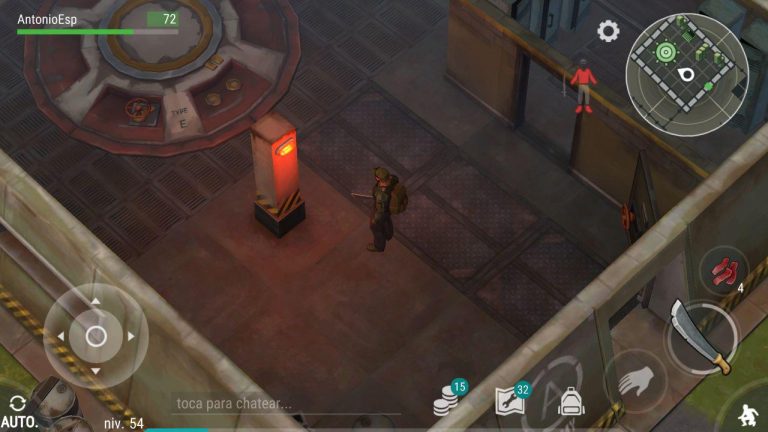Image resolution: width=768 pixels, height=432 pixels.
Task: Open the coins stack icon
Action: click(x=446, y=402)
